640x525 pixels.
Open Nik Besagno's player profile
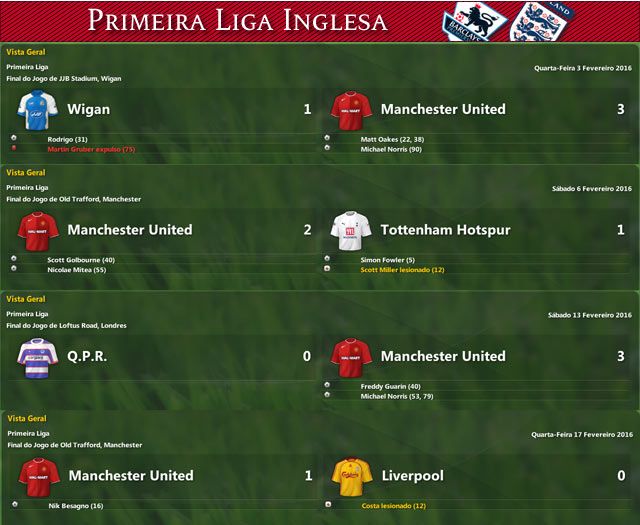75,505
